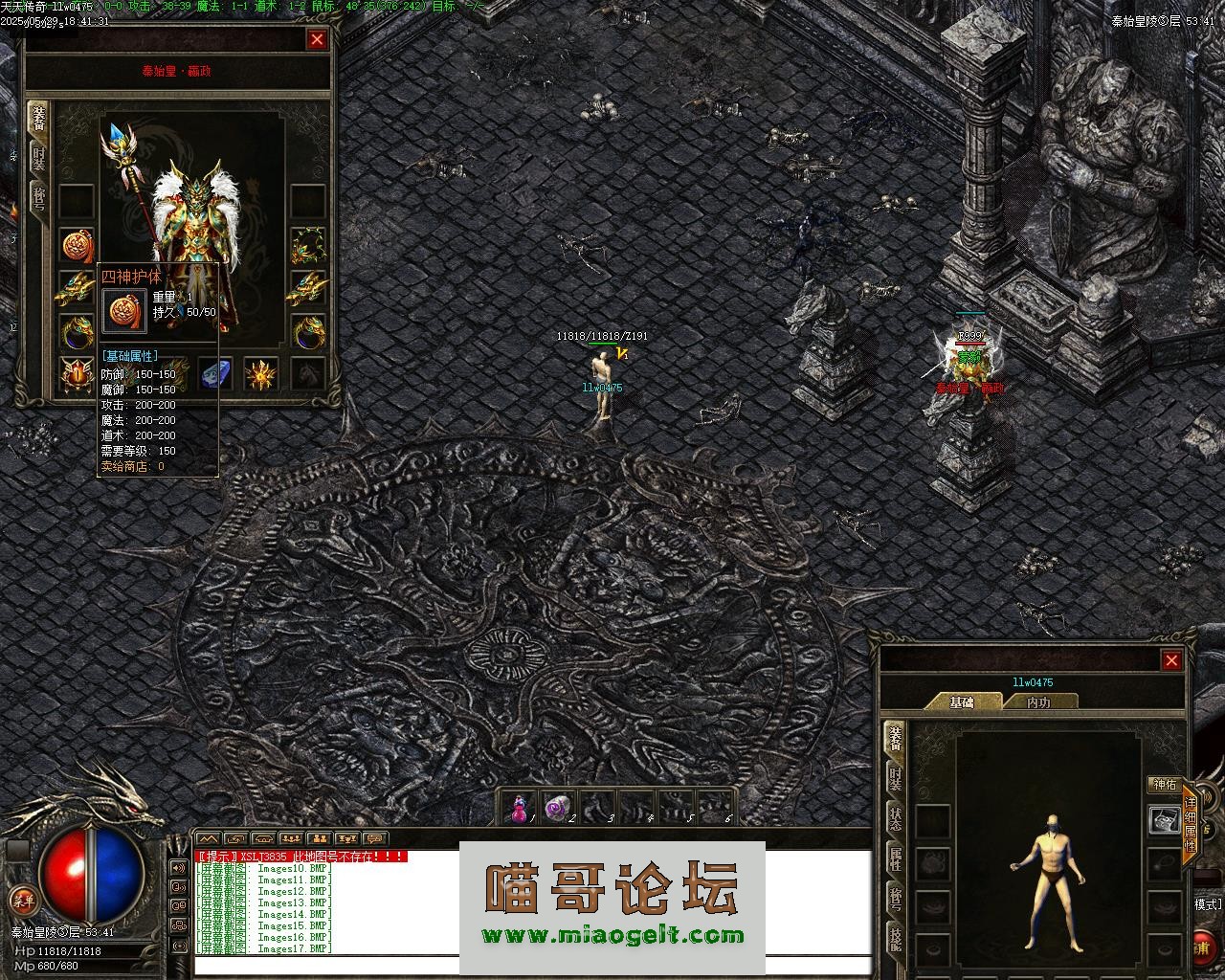Open the 属性 side tab
1225x980 pixels.
pyautogui.click(x=895, y=859)
